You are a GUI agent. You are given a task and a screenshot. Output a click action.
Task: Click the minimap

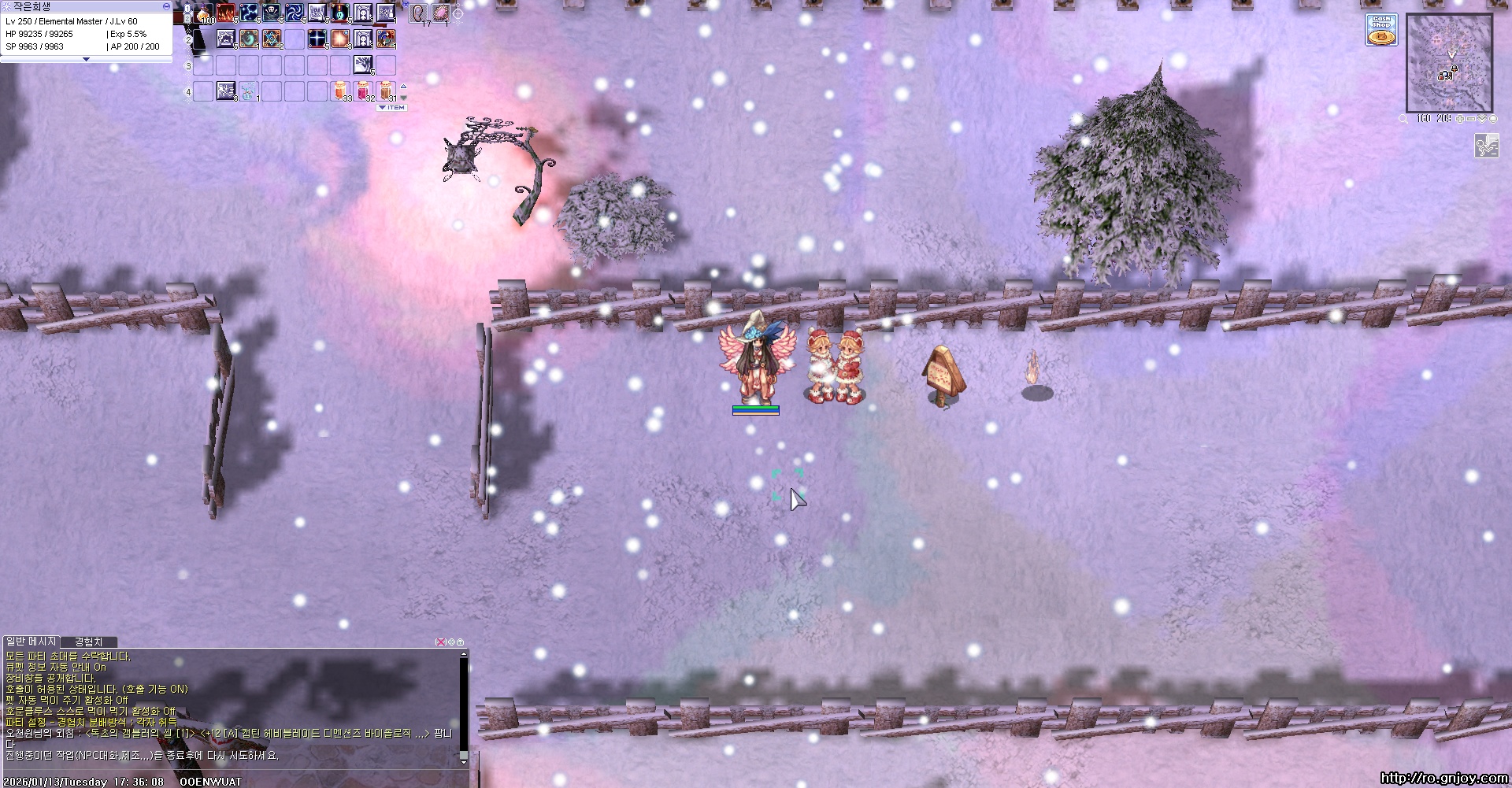point(1449,63)
